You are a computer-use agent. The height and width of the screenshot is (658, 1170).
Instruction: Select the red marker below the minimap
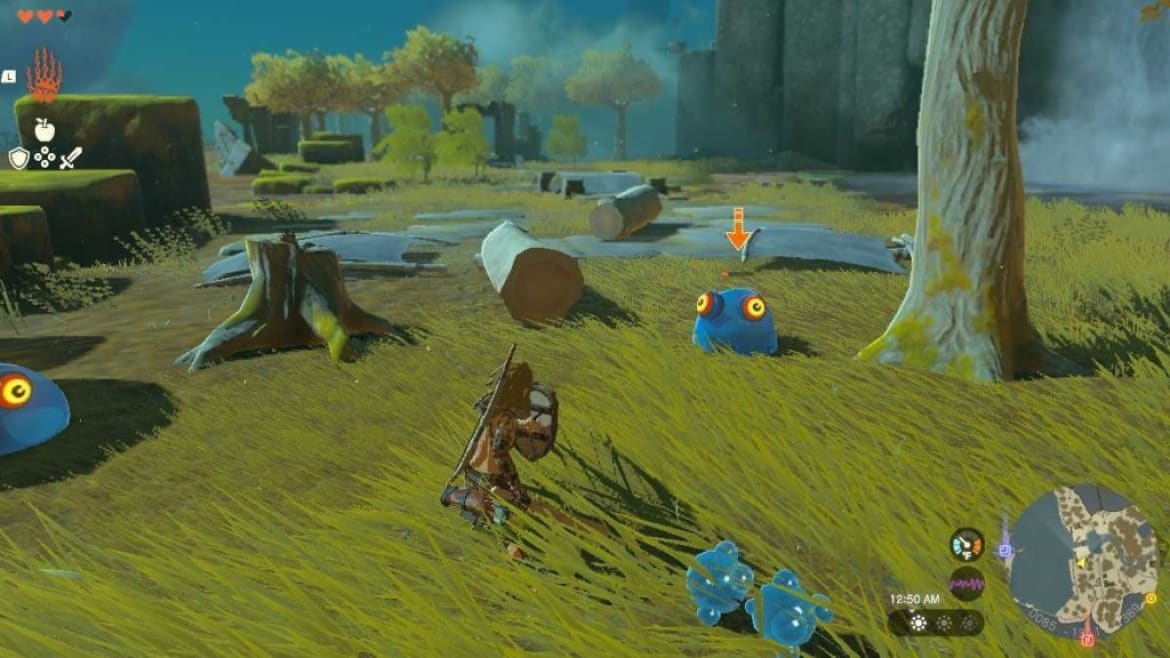[1087, 639]
